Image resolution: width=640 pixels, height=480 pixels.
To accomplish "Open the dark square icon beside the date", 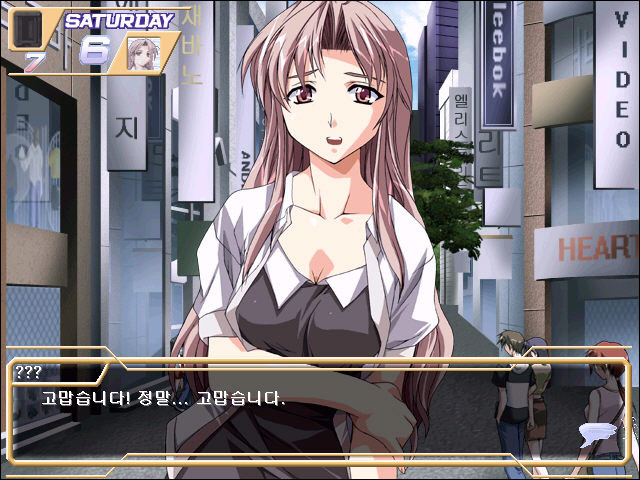I will click(x=25, y=33).
